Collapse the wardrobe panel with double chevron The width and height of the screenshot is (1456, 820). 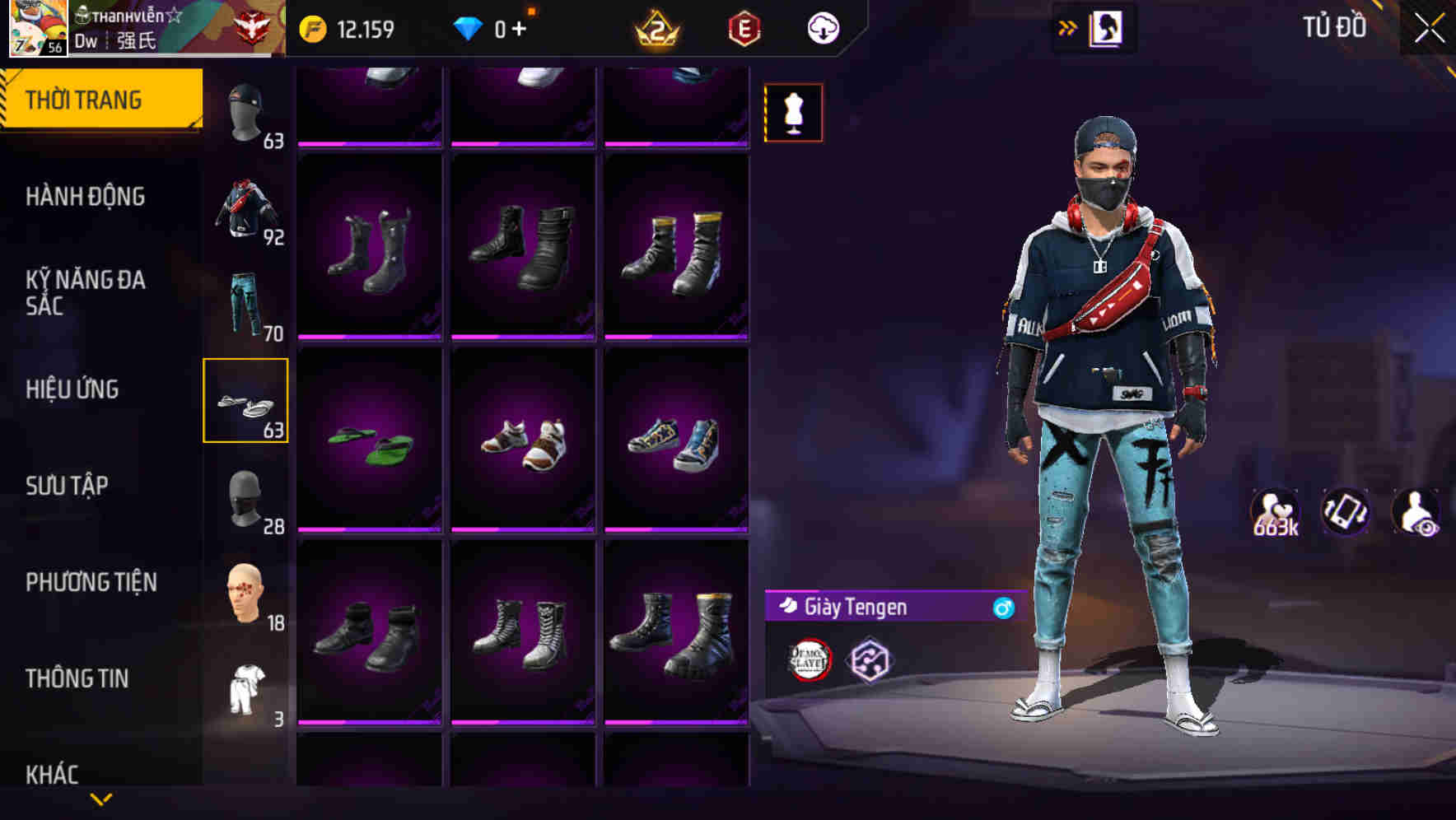pos(1068,27)
